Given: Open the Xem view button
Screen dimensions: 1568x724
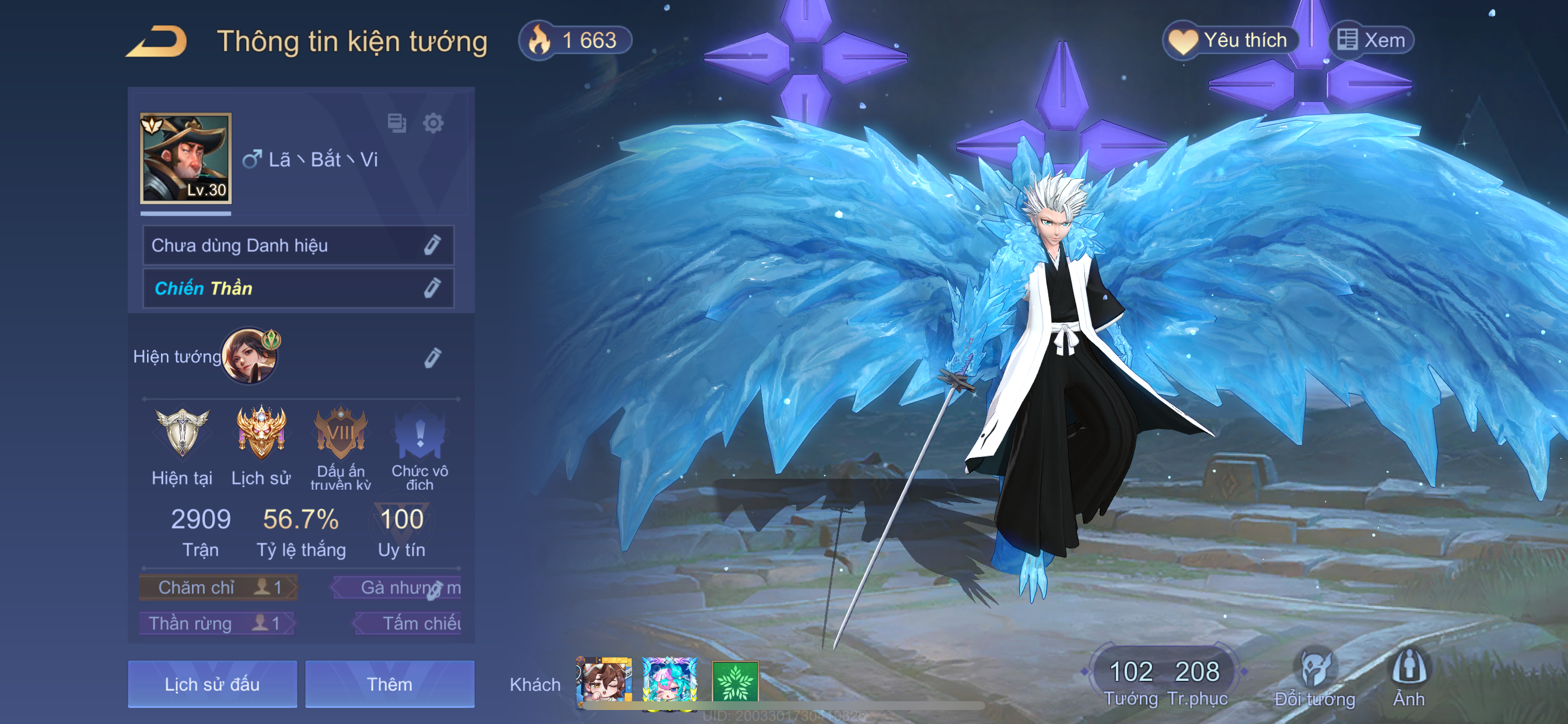Looking at the screenshot, I should [1371, 40].
